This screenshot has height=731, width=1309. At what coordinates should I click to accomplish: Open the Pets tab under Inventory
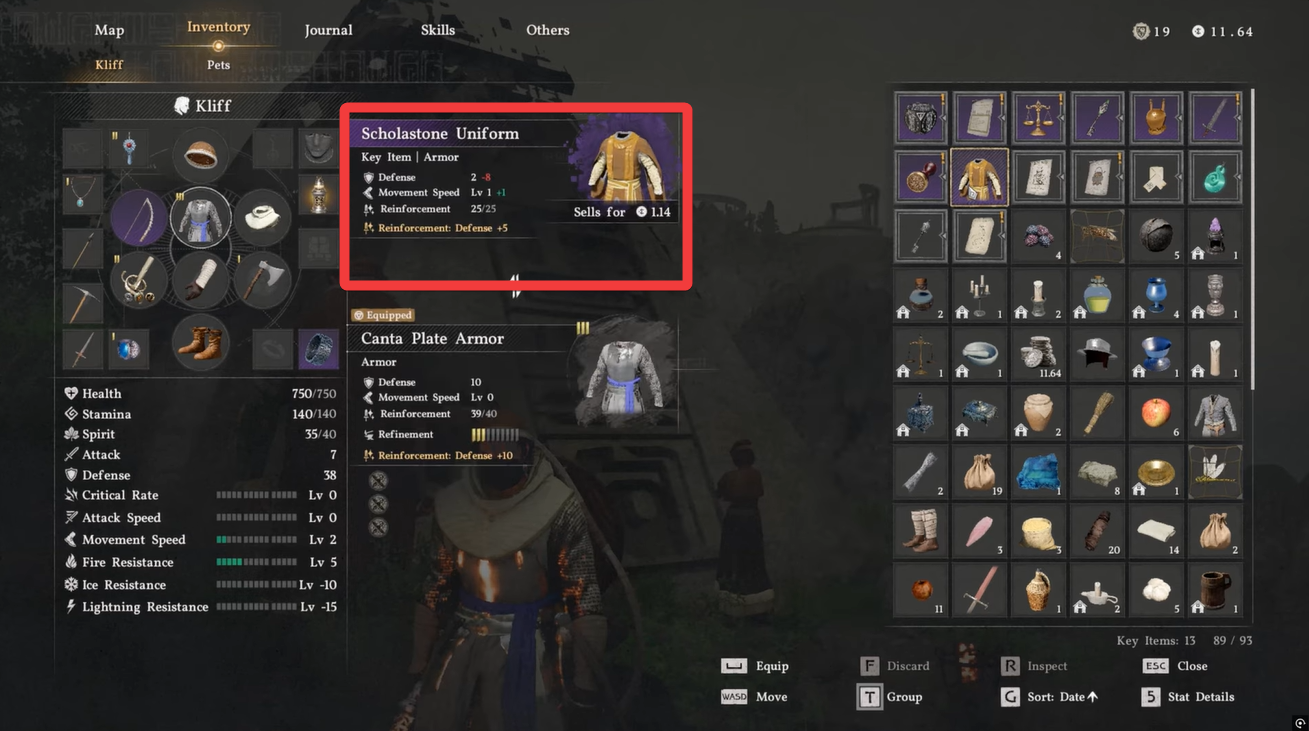218,64
